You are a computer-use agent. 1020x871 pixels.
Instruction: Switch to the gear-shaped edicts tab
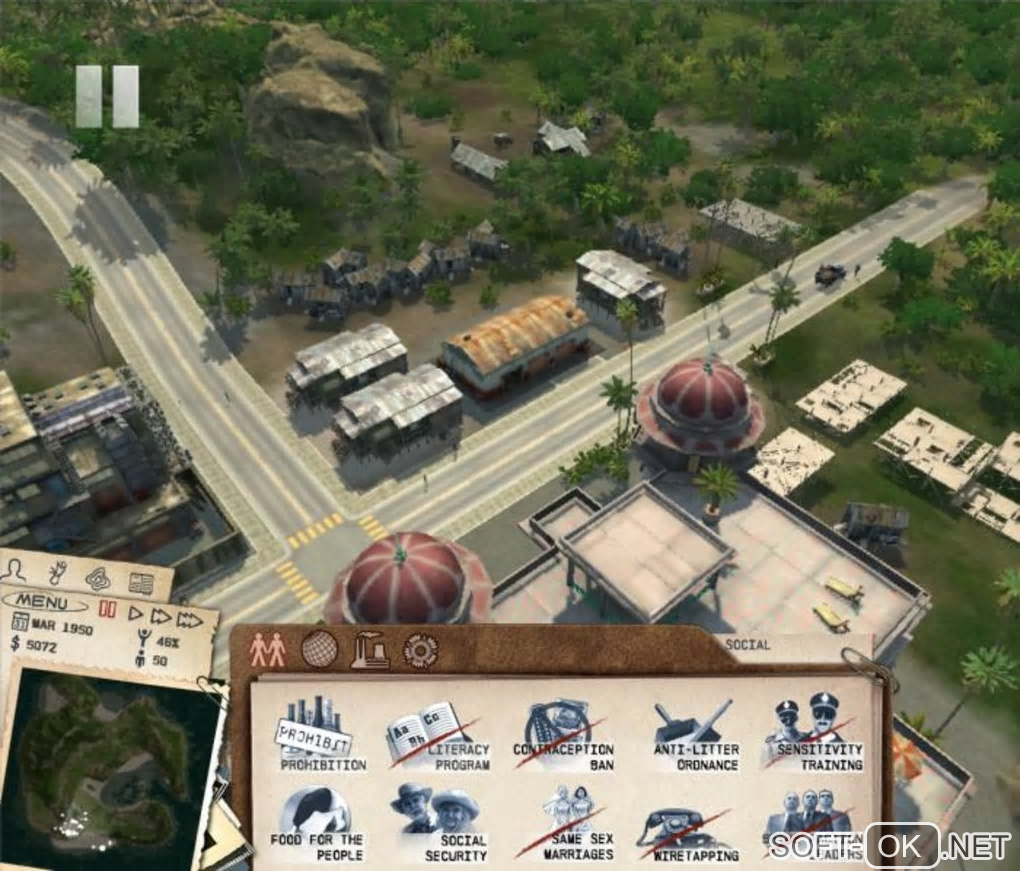click(x=420, y=651)
